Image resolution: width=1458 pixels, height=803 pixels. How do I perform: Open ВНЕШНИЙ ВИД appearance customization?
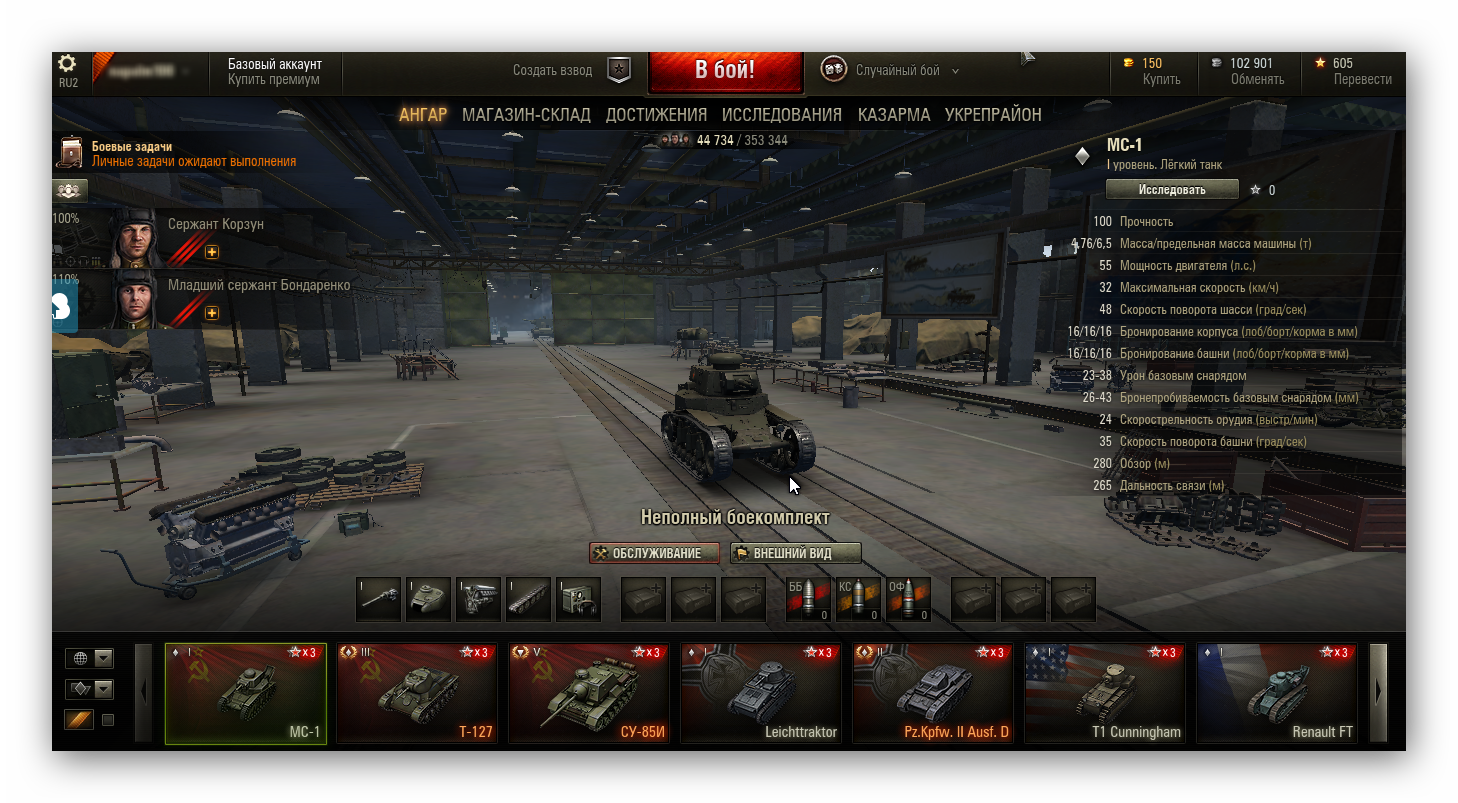point(795,553)
